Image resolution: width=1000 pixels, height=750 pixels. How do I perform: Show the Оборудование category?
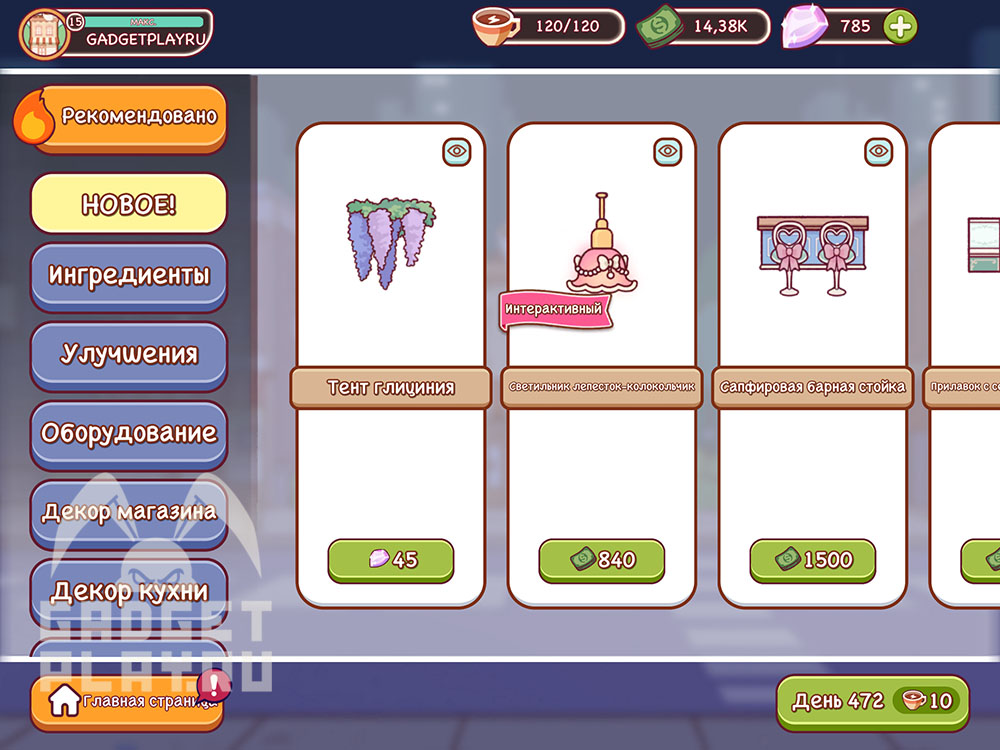tap(129, 433)
